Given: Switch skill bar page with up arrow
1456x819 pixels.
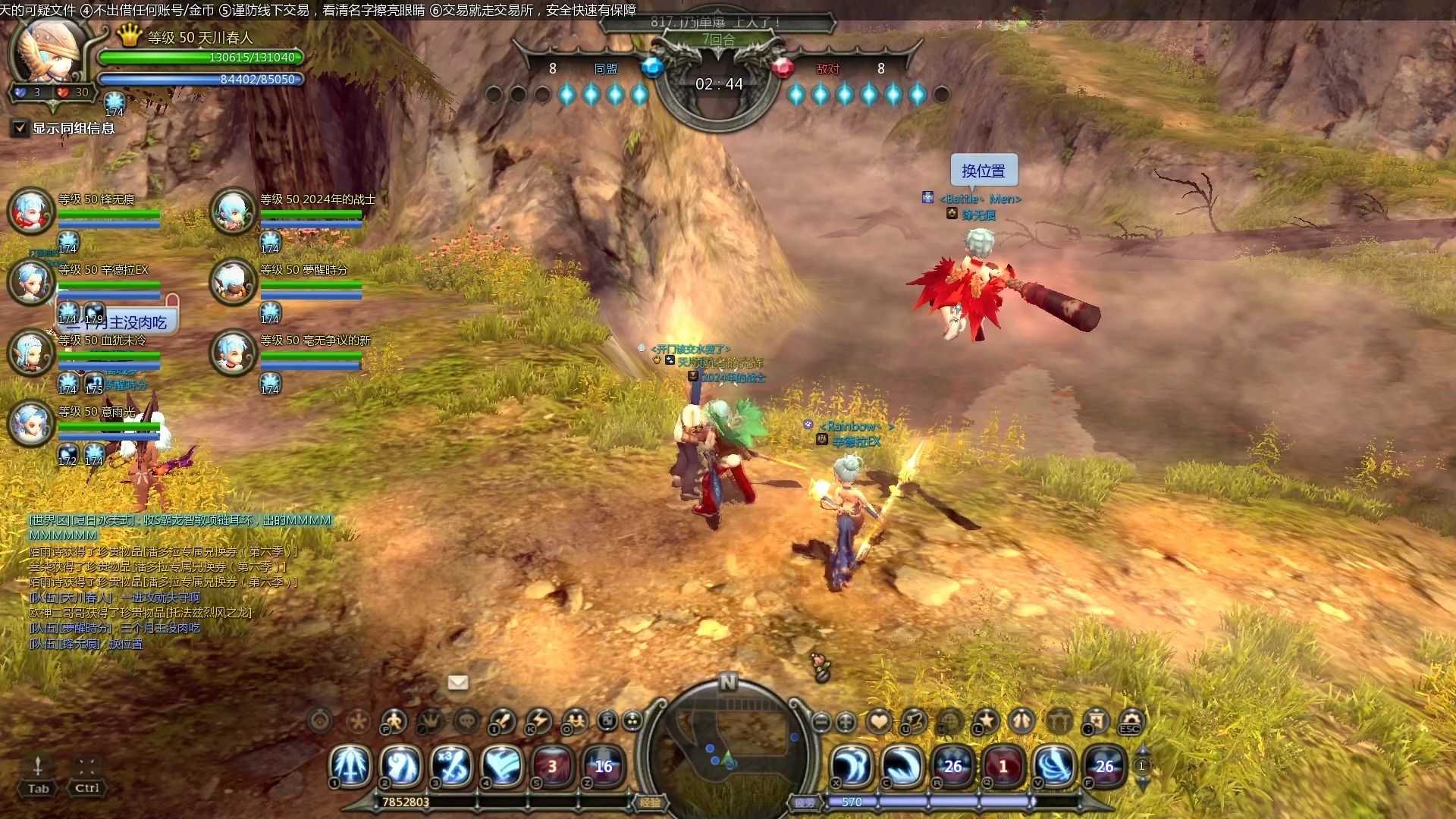Looking at the screenshot, I should tap(1142, 751).
